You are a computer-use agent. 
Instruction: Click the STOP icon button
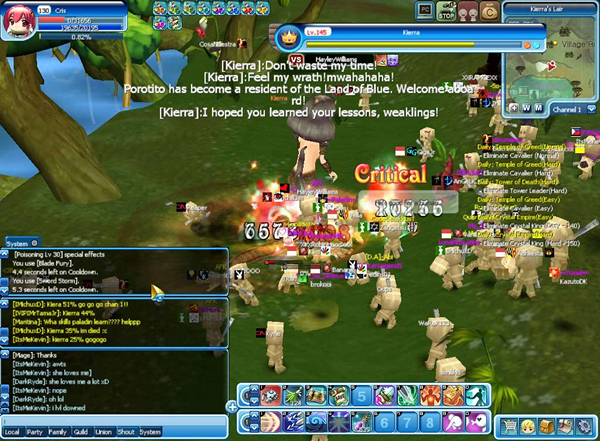click(448, 11)
